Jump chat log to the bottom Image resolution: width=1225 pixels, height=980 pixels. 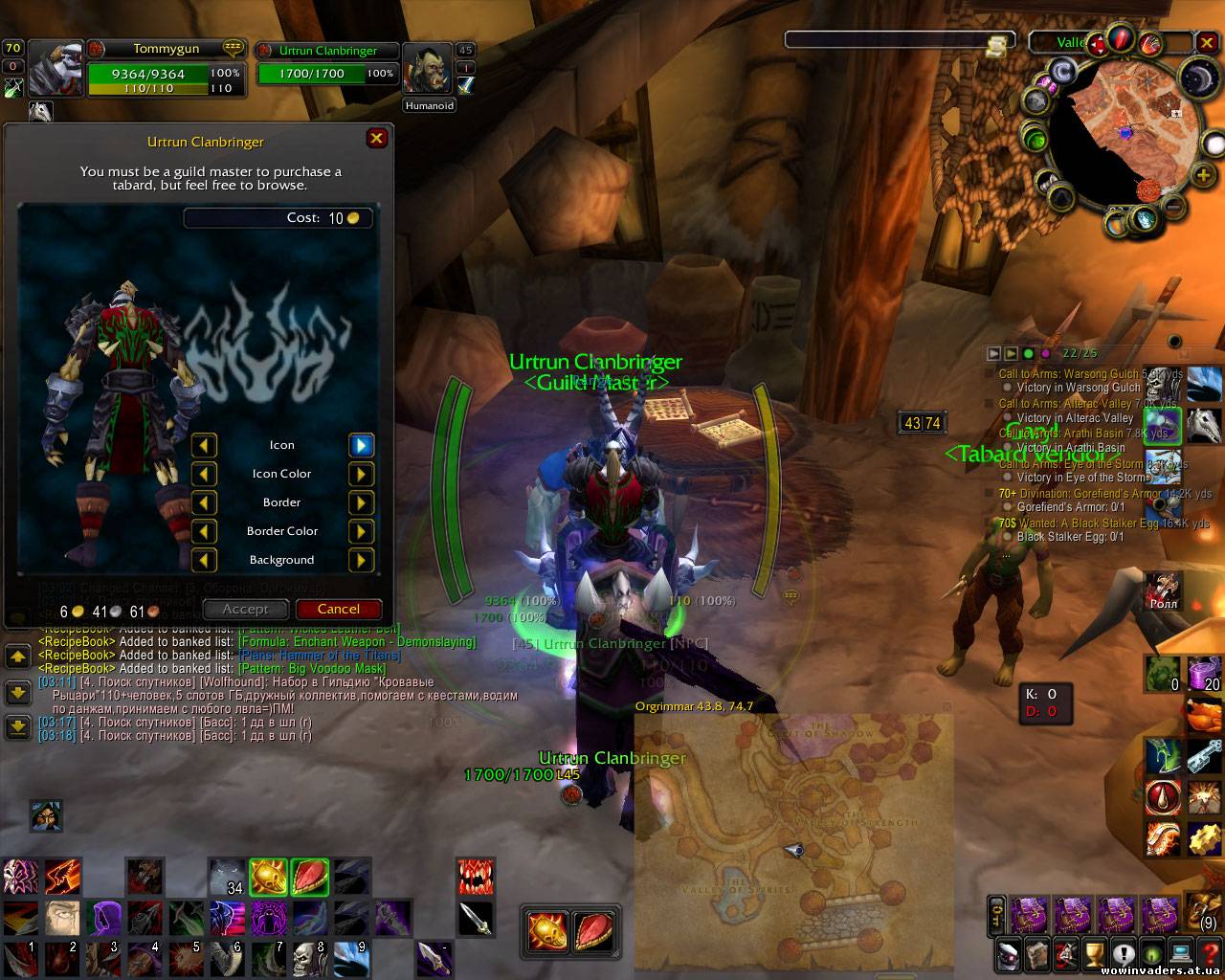[x=17, y=727]
